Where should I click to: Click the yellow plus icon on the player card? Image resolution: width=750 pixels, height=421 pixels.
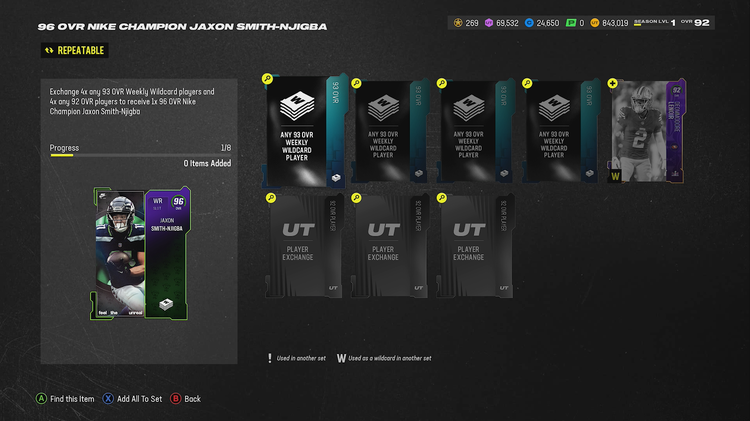[613, 83]
